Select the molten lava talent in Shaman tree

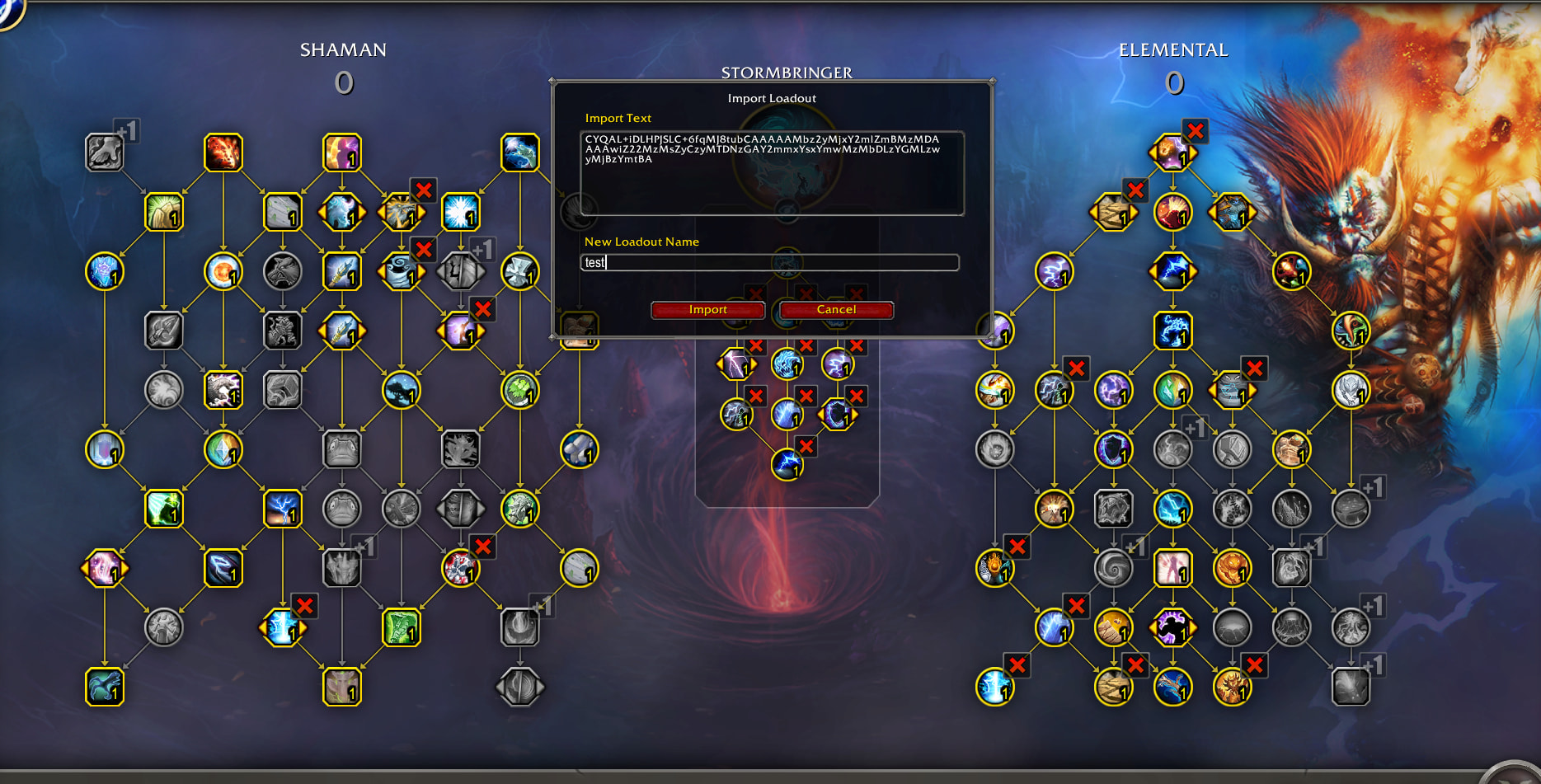[223, 153]
